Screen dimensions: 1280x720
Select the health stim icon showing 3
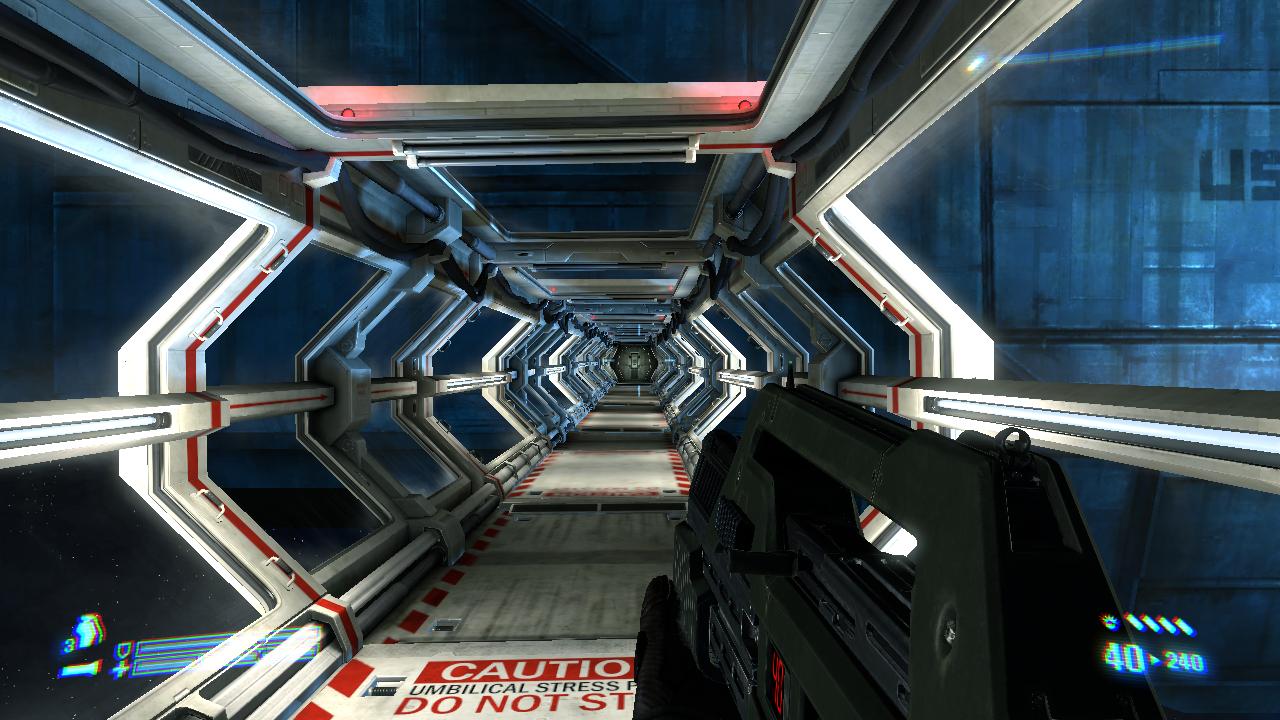[87, 633]
